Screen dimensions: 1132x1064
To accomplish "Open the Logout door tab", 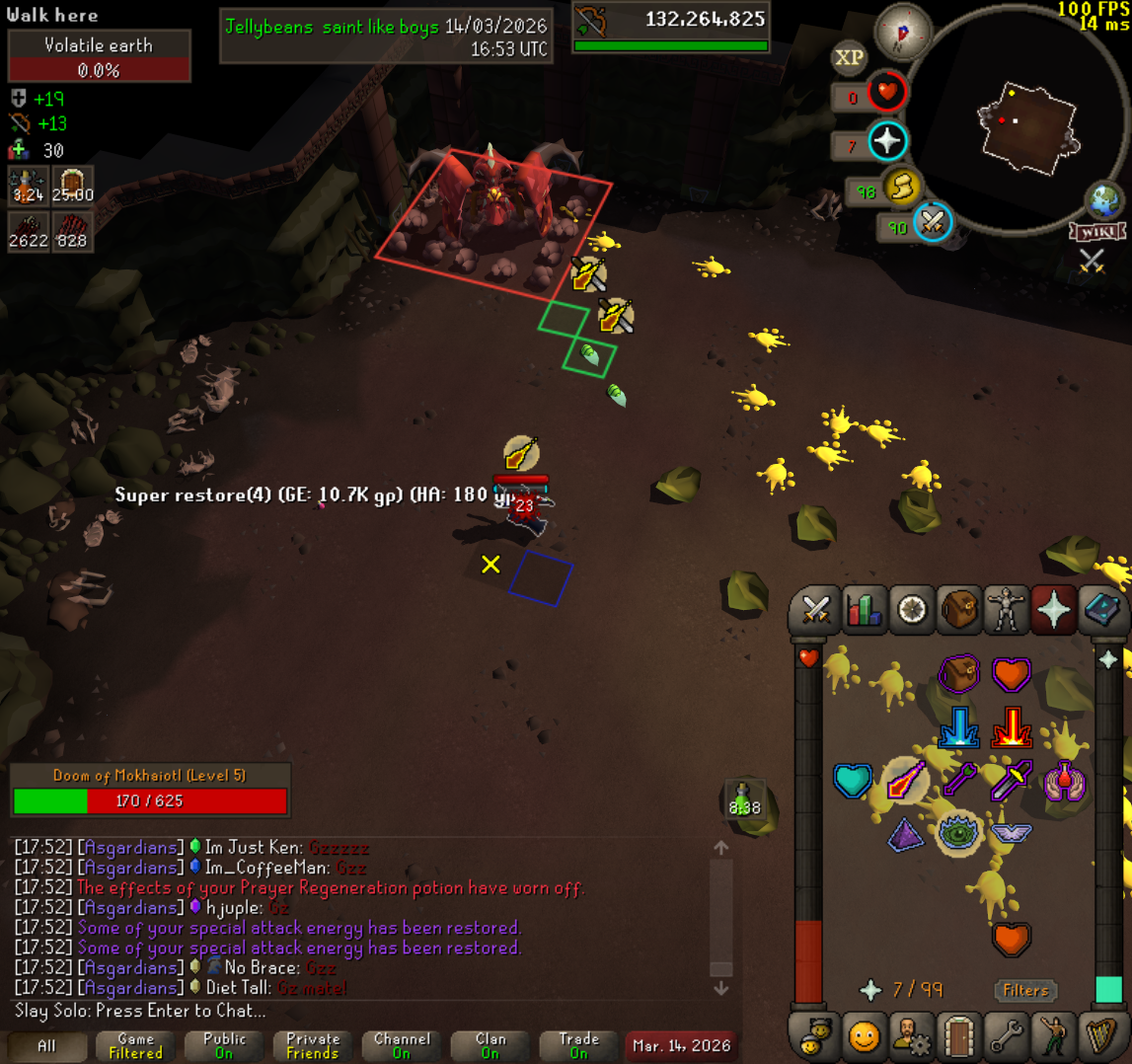I will (959, 1035).
